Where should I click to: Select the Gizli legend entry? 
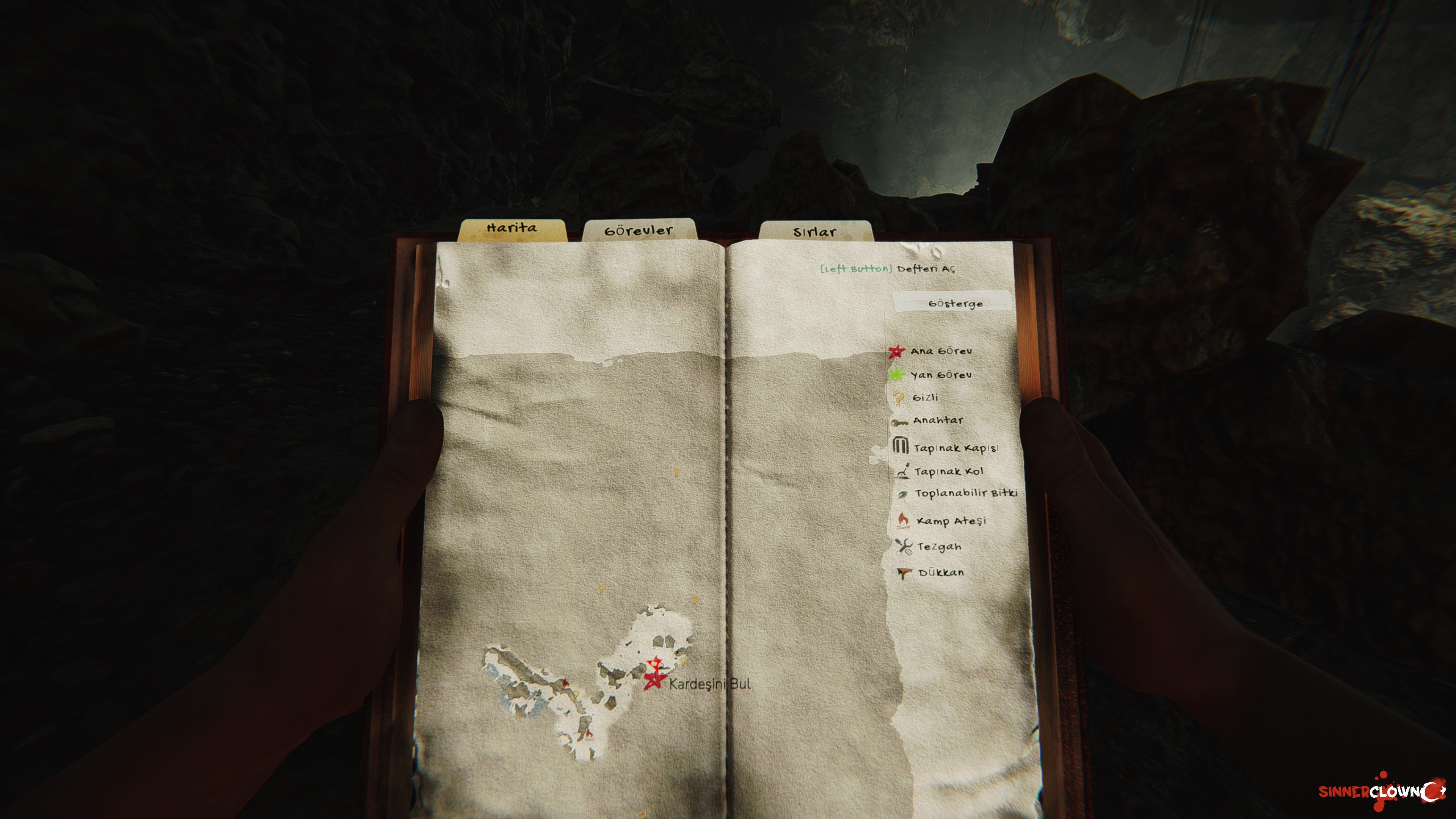coord(925,397)
